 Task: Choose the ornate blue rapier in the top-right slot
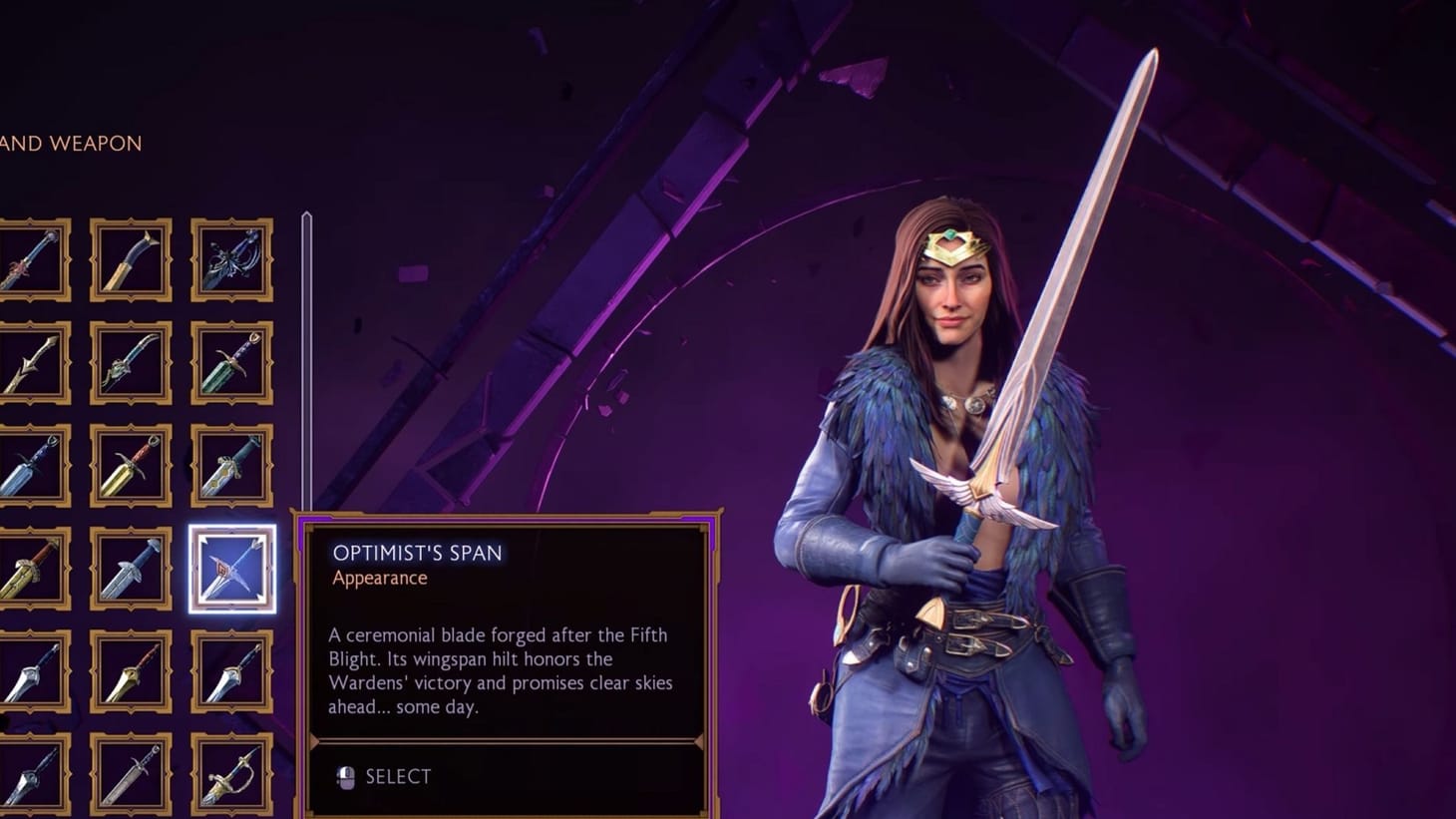pos(230,261)
